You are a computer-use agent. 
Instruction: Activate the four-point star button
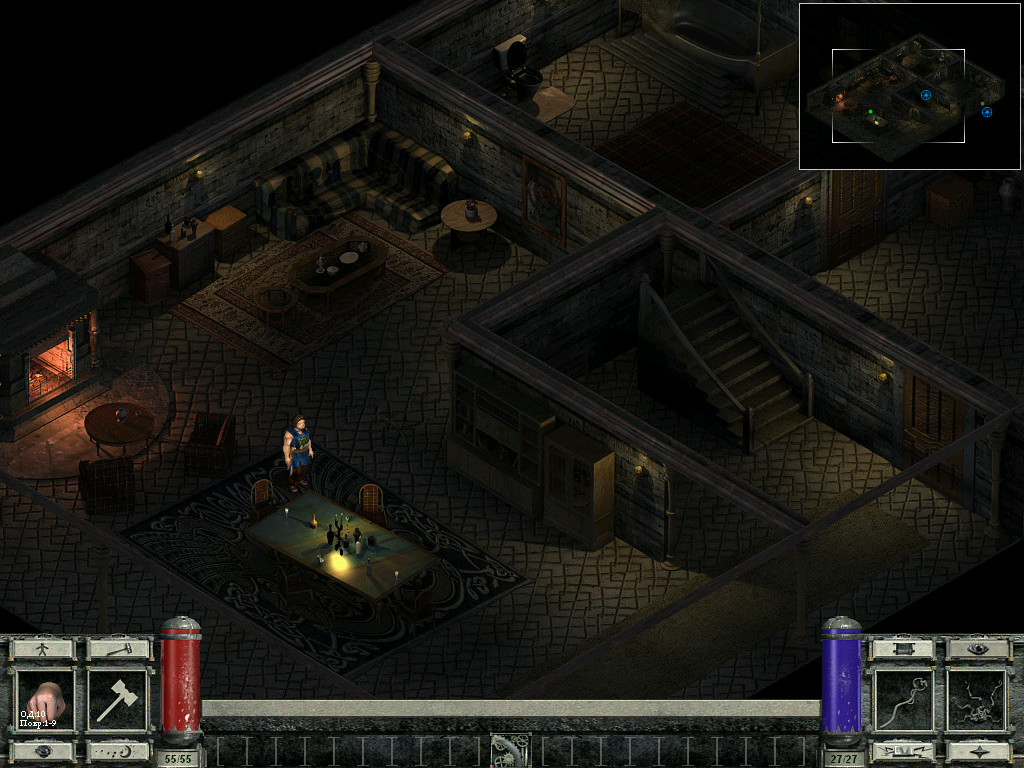978,750
